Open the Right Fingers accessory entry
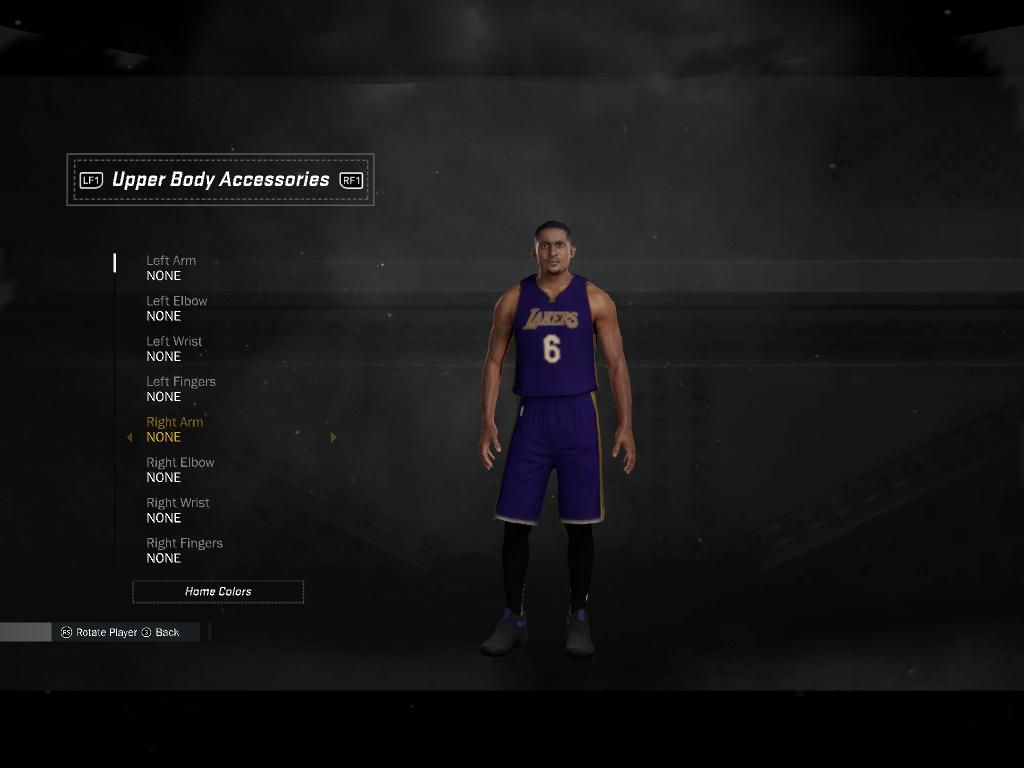The width and height of the screenshot is (1024, 768). [184, 551]
